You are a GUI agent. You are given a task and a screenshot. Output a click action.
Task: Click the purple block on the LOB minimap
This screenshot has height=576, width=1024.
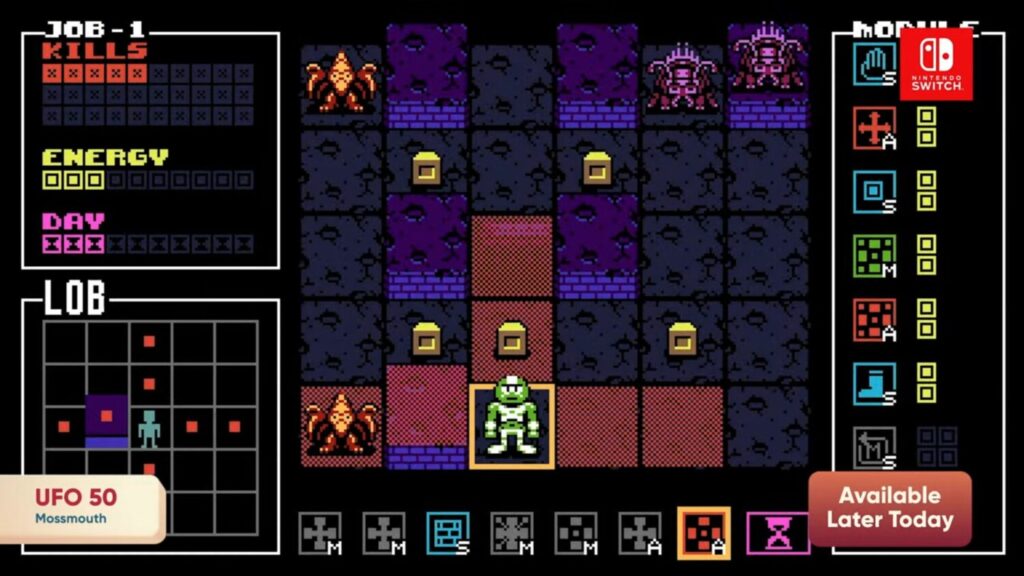[106, 420]
